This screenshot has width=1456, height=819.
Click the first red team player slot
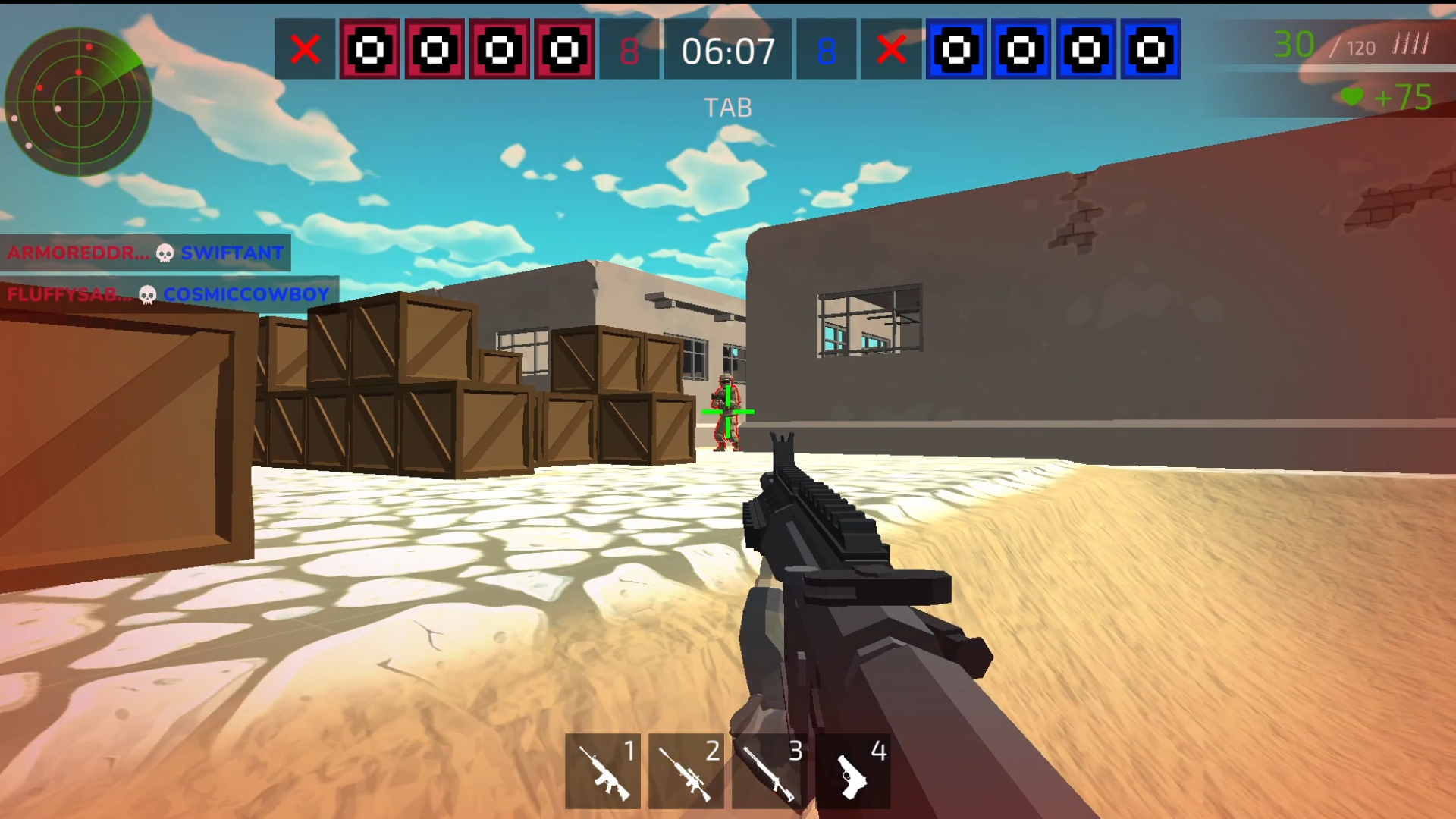(x=369, y=51)
